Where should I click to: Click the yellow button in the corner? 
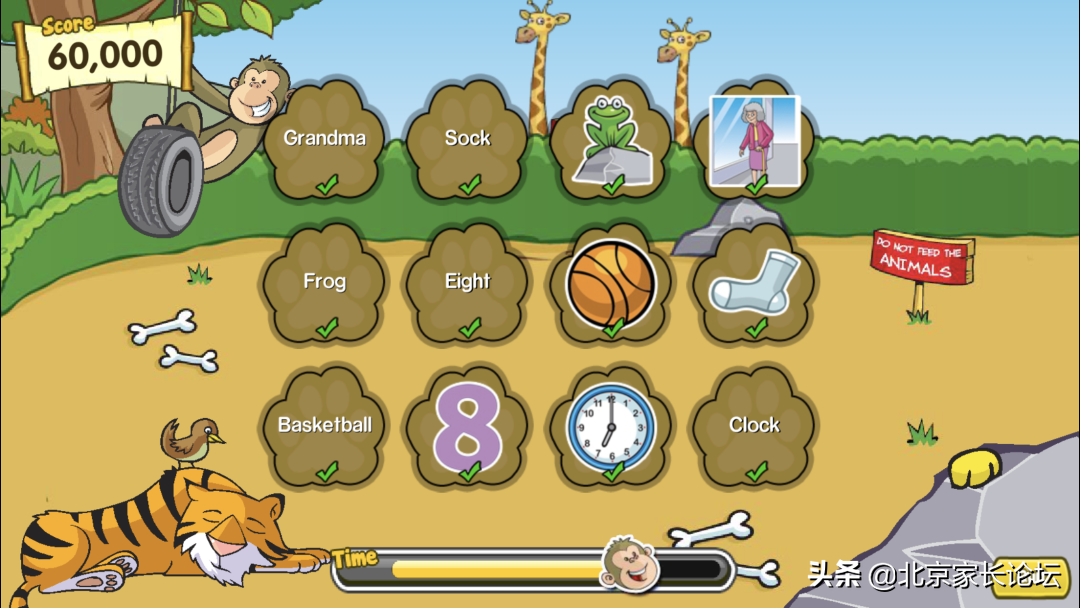pyautogui.click(x=1034, y=579)
